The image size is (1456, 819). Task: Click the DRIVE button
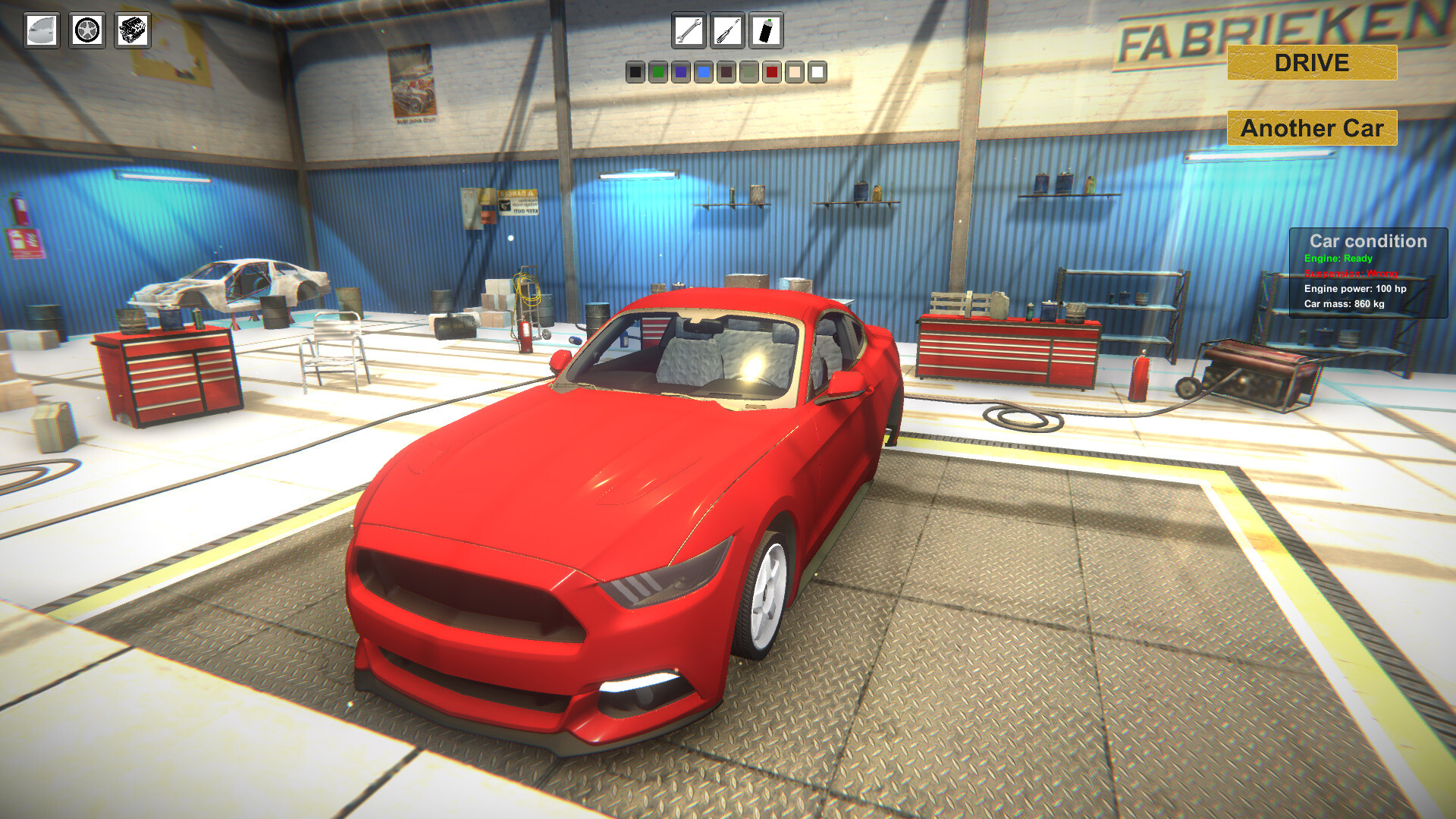1311,63
